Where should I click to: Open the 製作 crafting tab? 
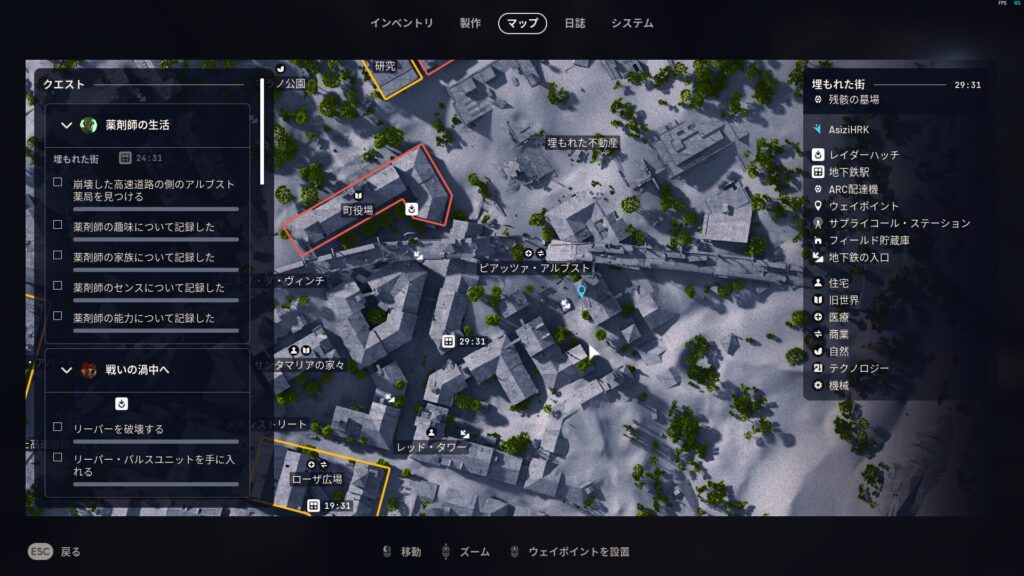point(470,23)
